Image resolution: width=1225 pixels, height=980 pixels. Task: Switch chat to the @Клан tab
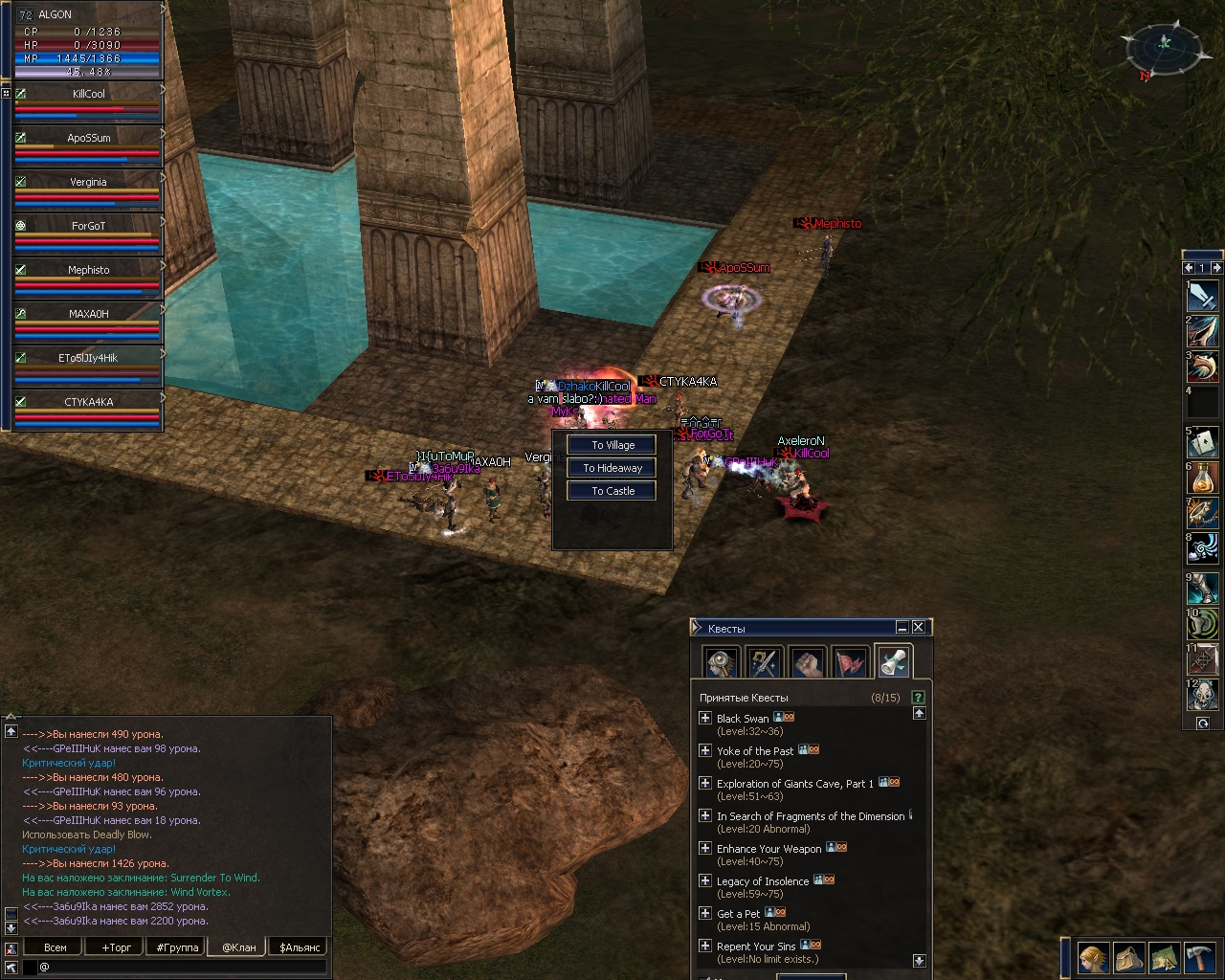(x=239, y=947)
